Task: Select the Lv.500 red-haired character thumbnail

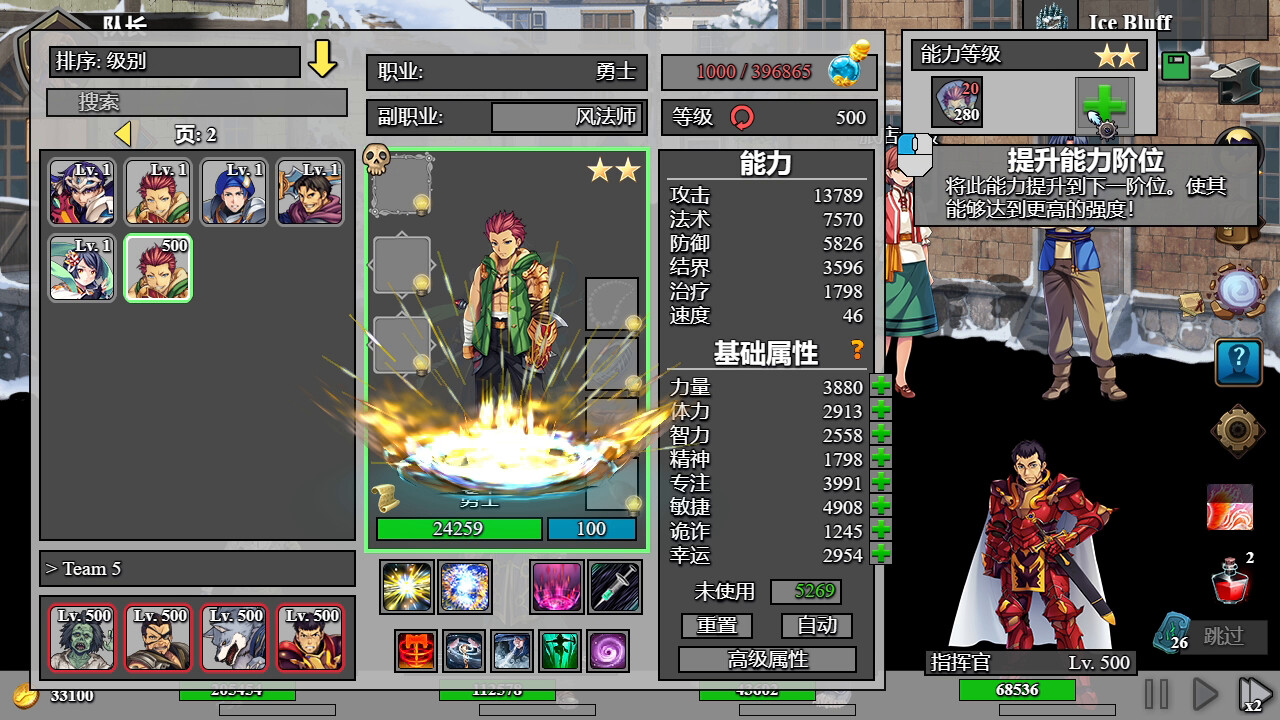Action: 157,268
